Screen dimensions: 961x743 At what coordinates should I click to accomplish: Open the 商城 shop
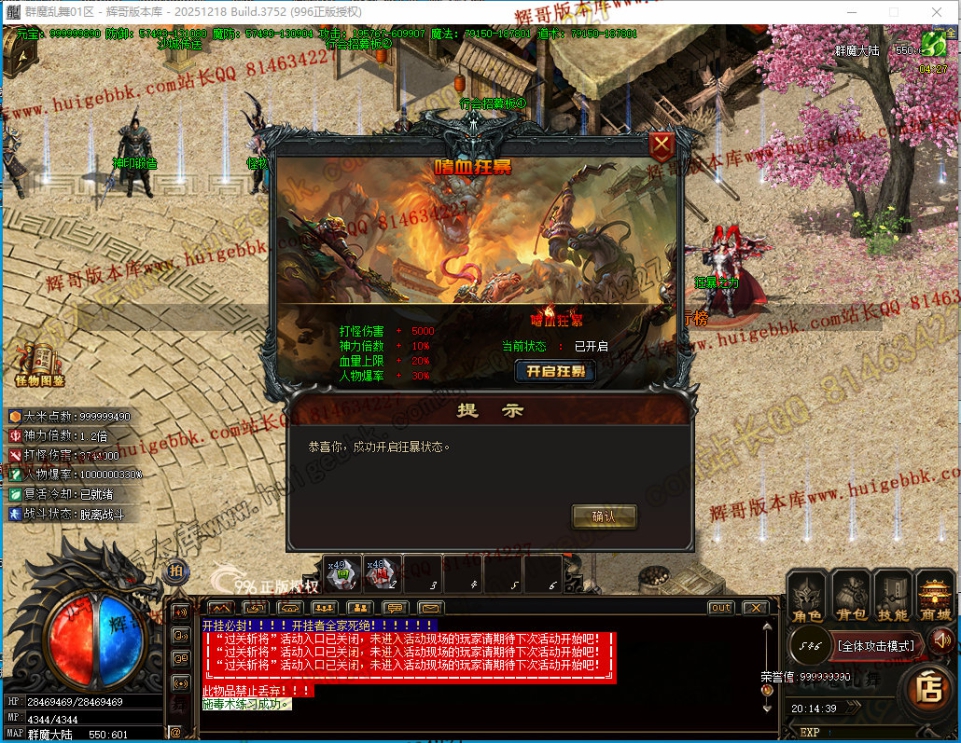[936, 597]
